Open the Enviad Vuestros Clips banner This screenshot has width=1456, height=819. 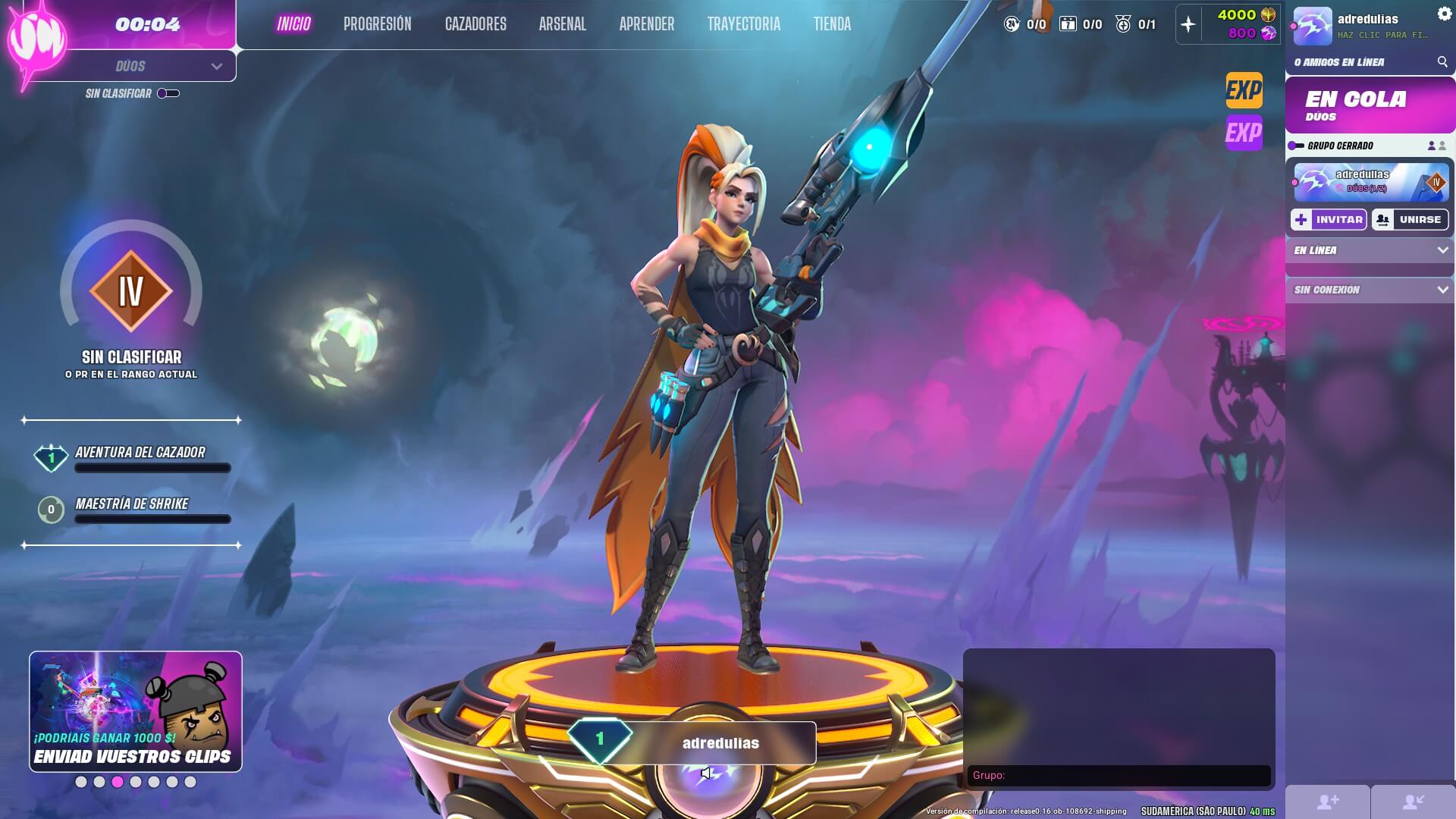pyautogui.click(x=136, y=711)
